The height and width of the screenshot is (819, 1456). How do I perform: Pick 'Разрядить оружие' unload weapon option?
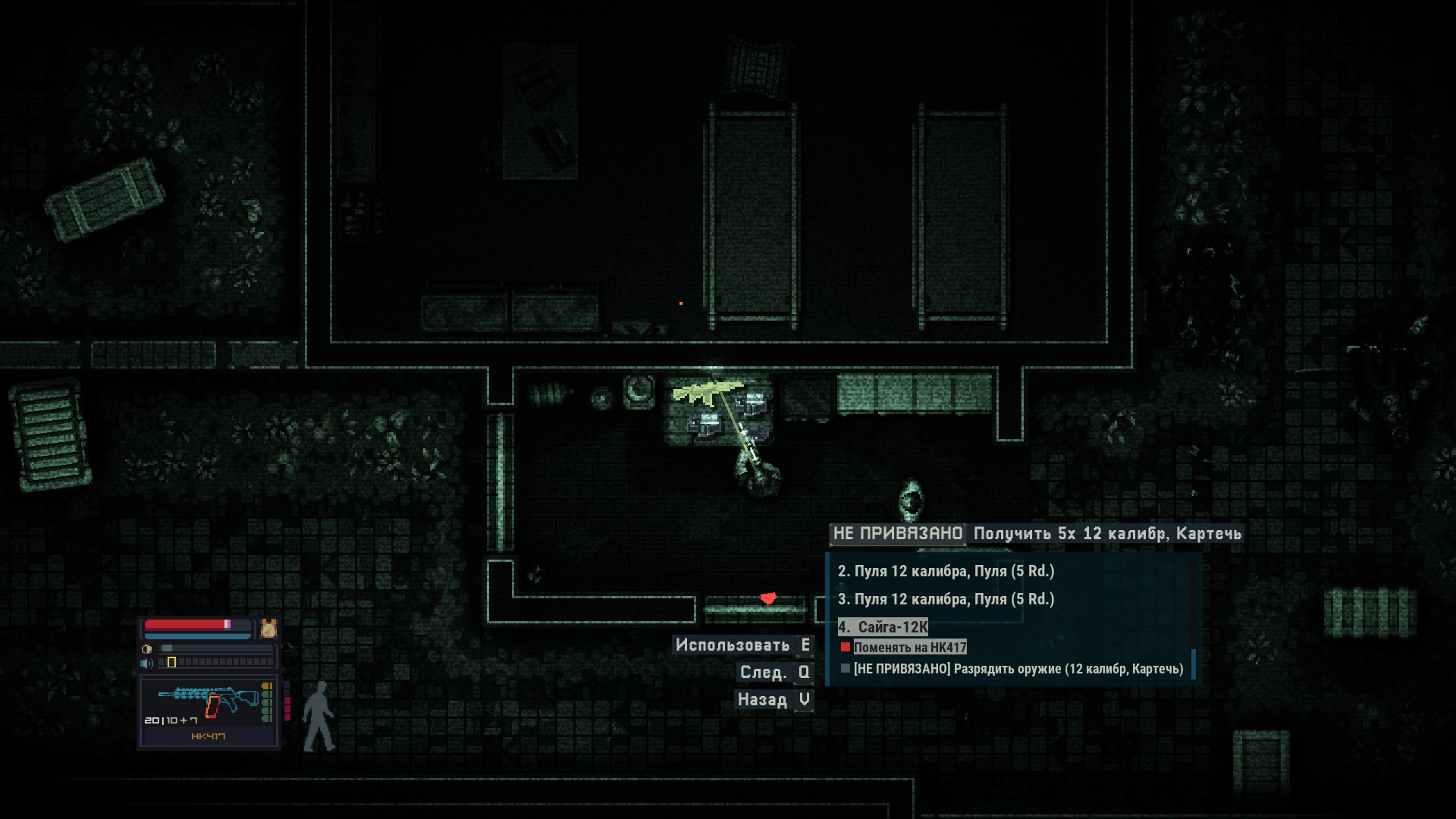1018,669
